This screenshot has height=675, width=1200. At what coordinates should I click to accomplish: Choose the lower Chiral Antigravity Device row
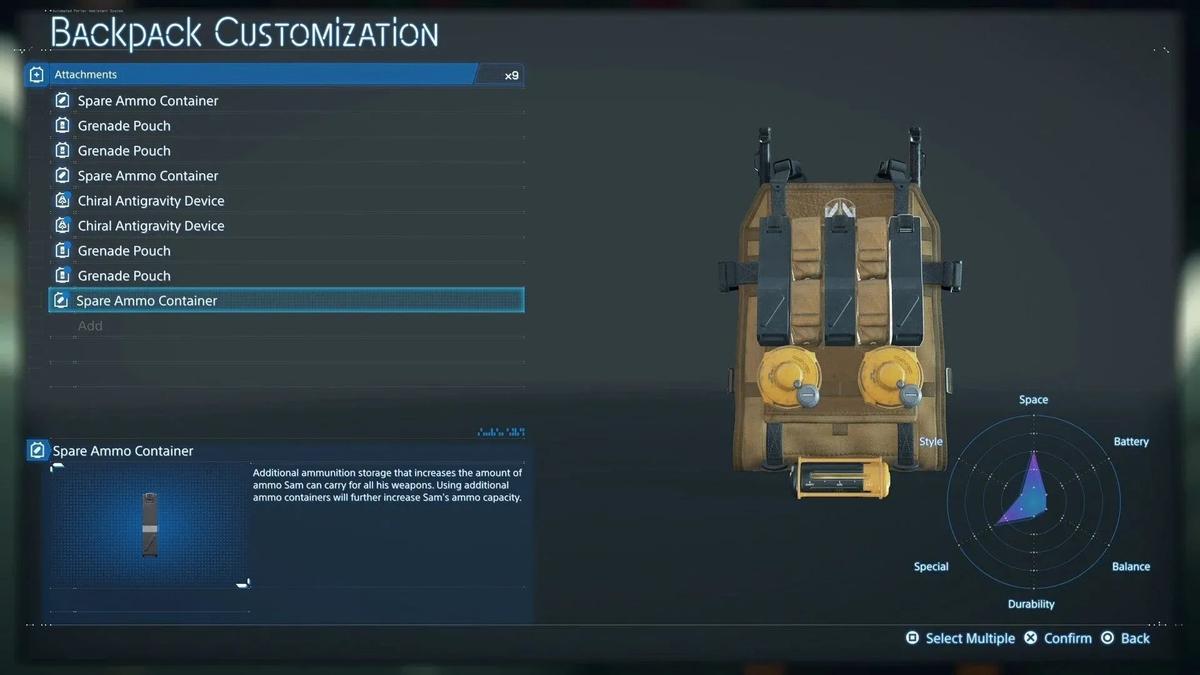pos(151,226)
